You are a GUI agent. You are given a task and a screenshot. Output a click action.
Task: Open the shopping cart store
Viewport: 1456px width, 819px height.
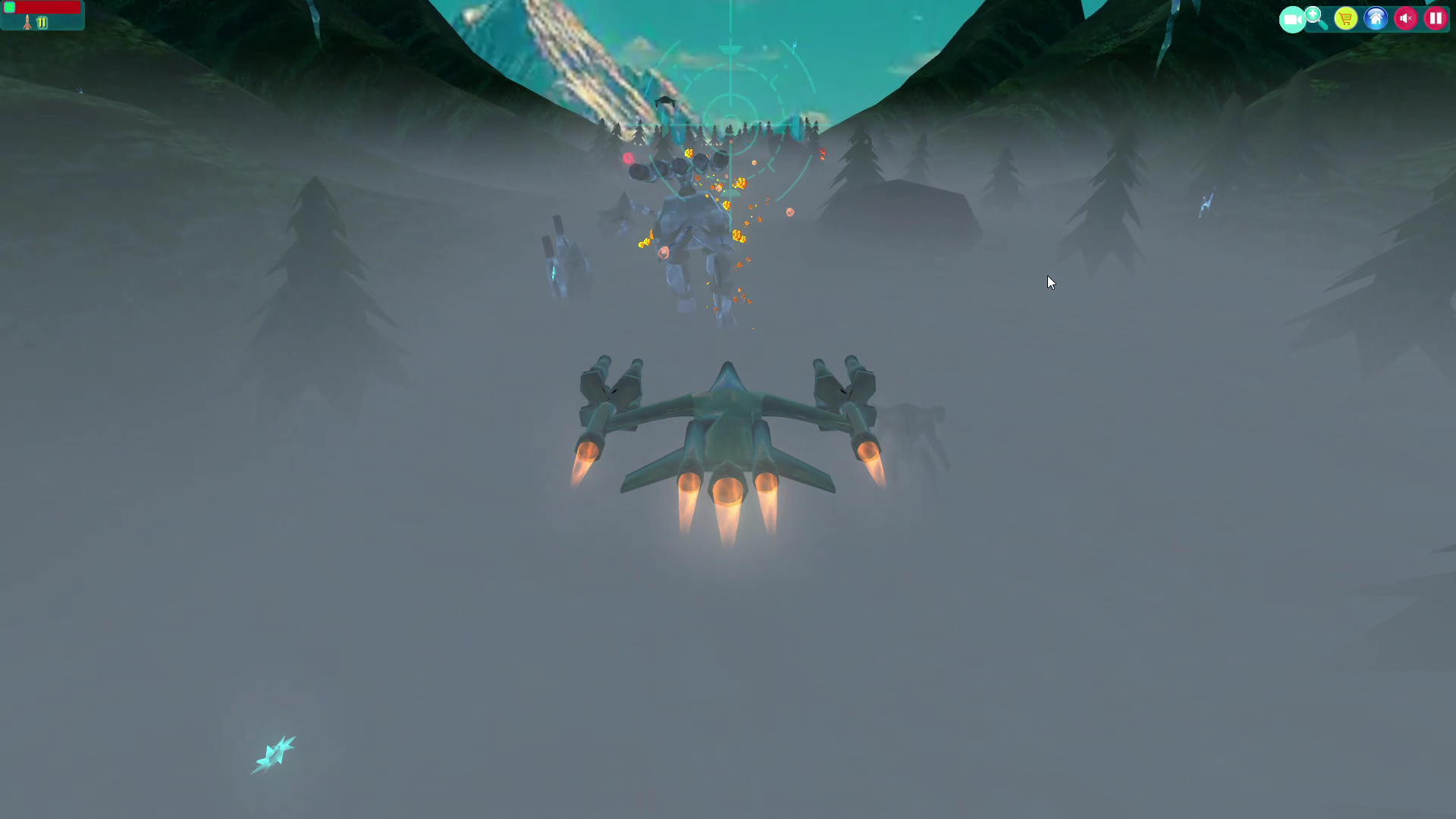click(x=1346, y=18)
